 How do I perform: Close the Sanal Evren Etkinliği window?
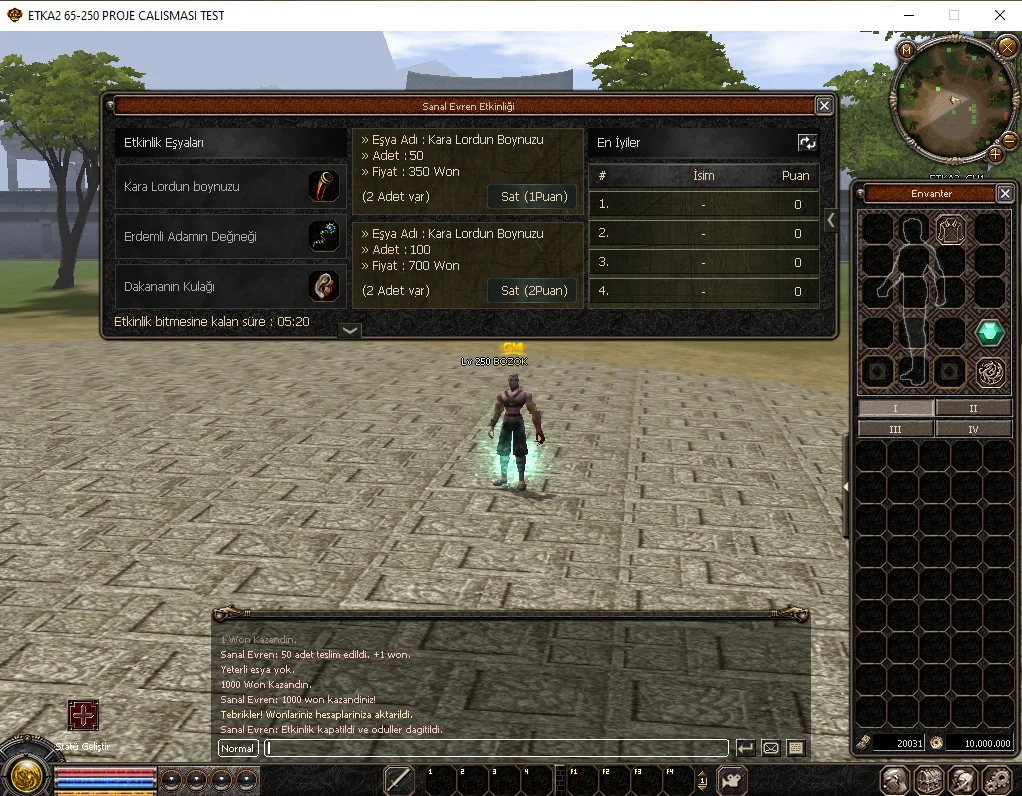point(824,105)
